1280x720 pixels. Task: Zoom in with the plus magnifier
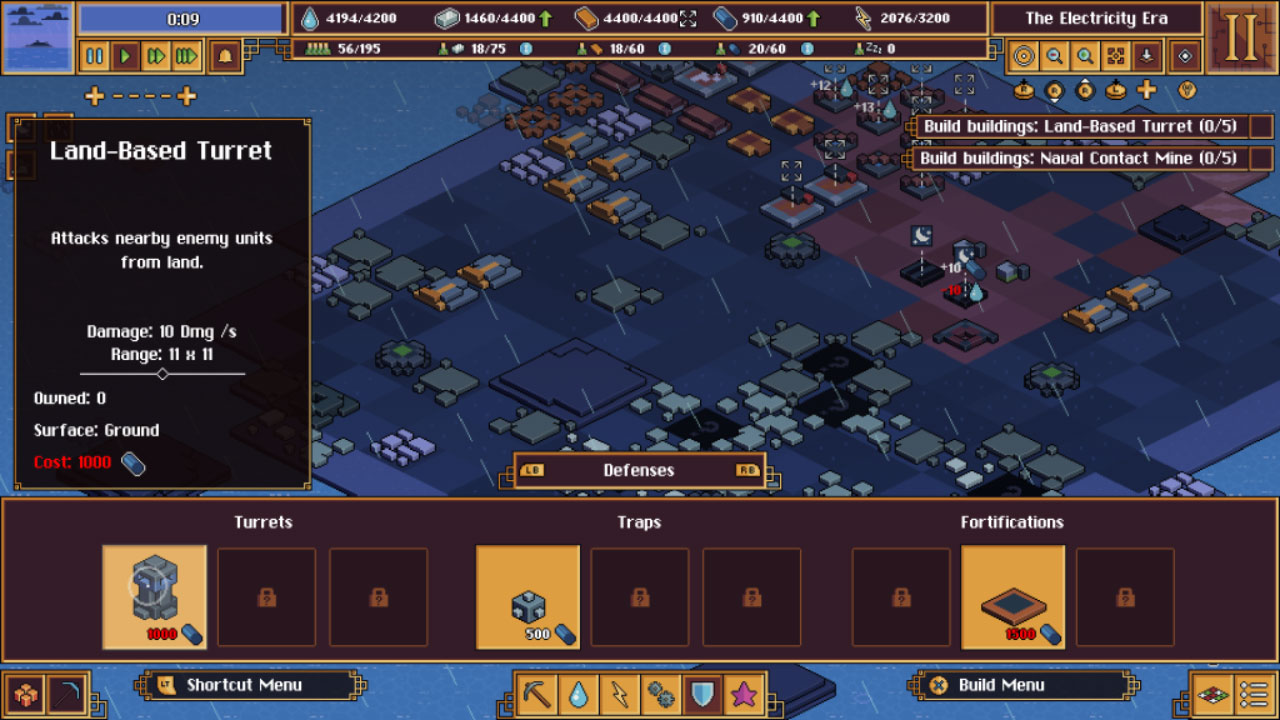(x=1085, y=56)
